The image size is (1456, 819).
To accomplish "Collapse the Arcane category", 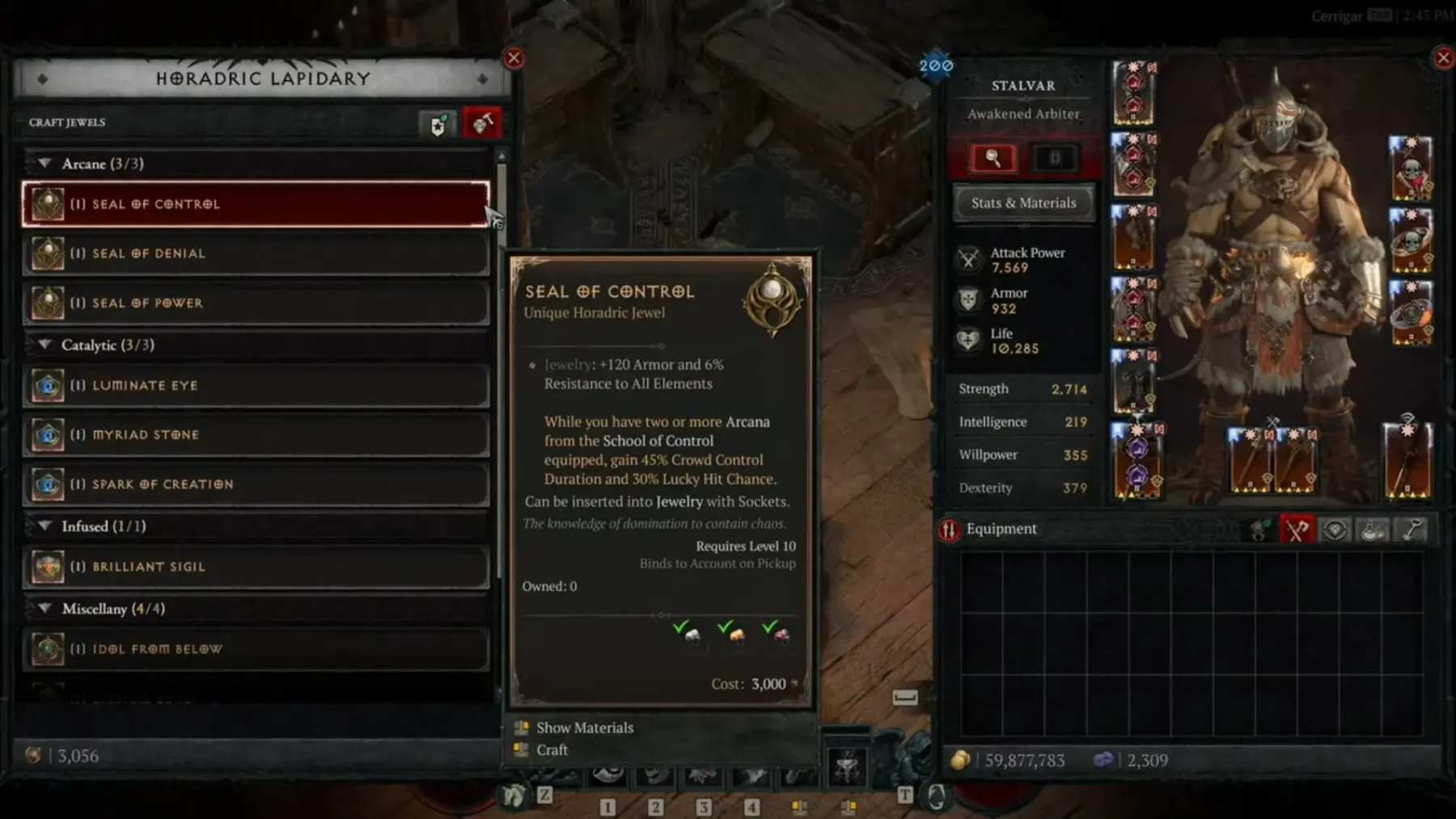I will [45, 163].
